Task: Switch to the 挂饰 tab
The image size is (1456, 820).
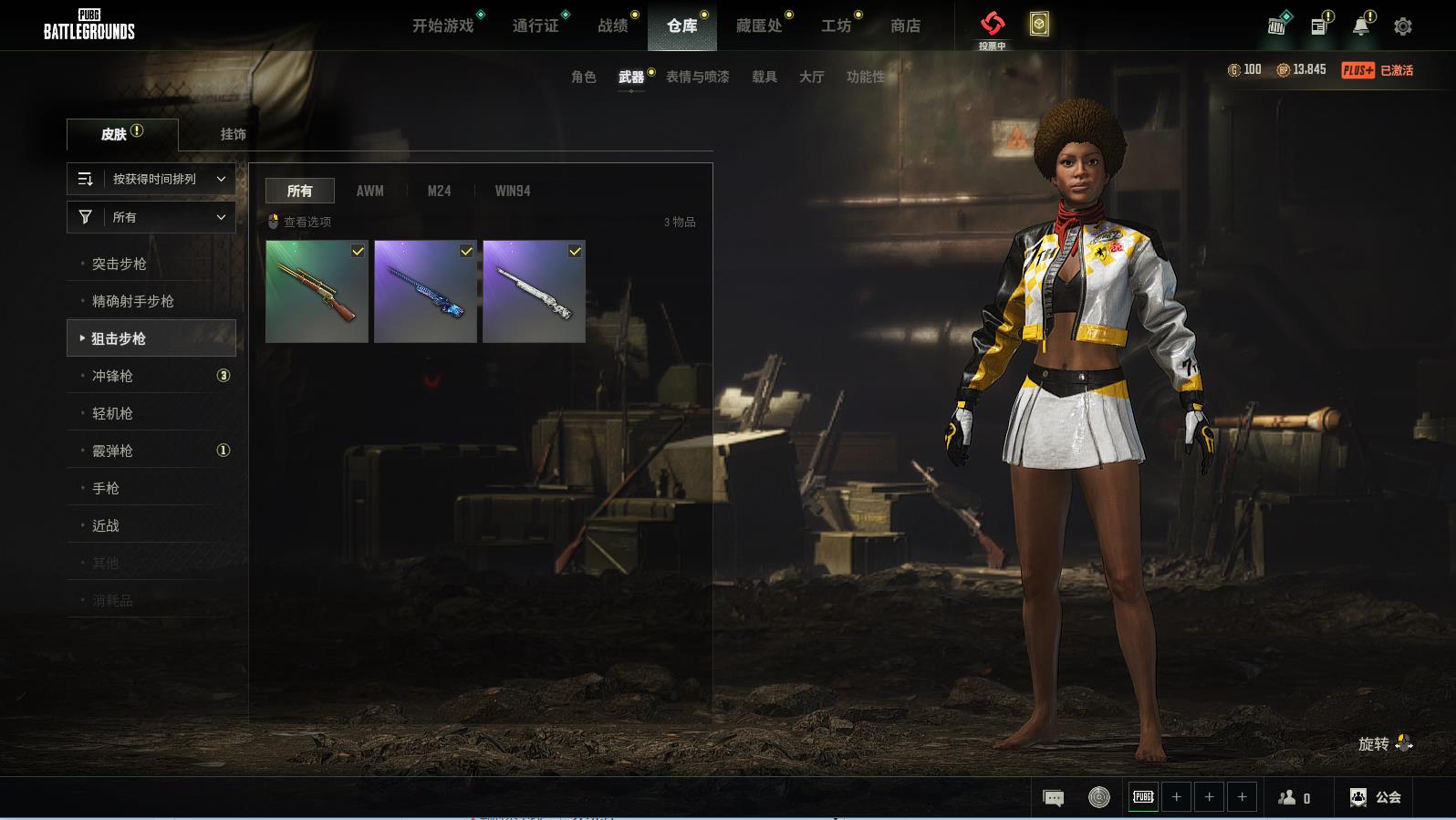Action: [x=233, y=134]
